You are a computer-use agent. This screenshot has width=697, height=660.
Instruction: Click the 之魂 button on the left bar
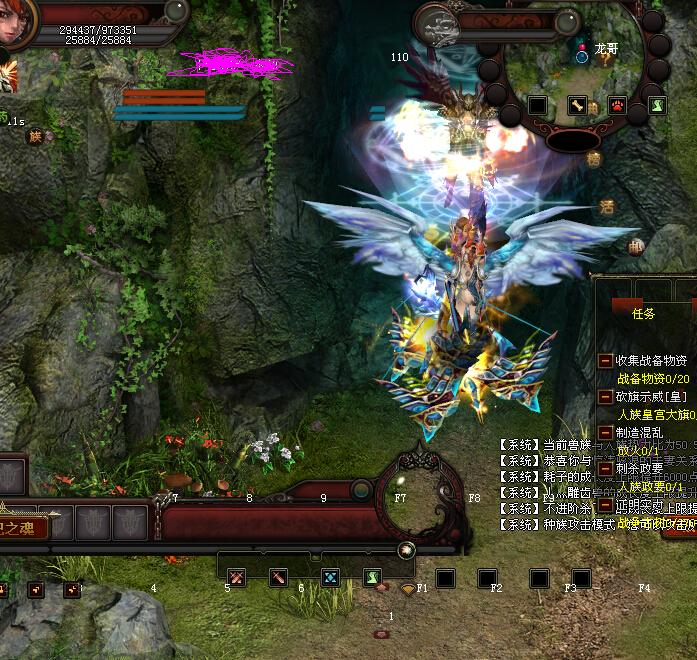pyautogui.click(x=22, y=526)
